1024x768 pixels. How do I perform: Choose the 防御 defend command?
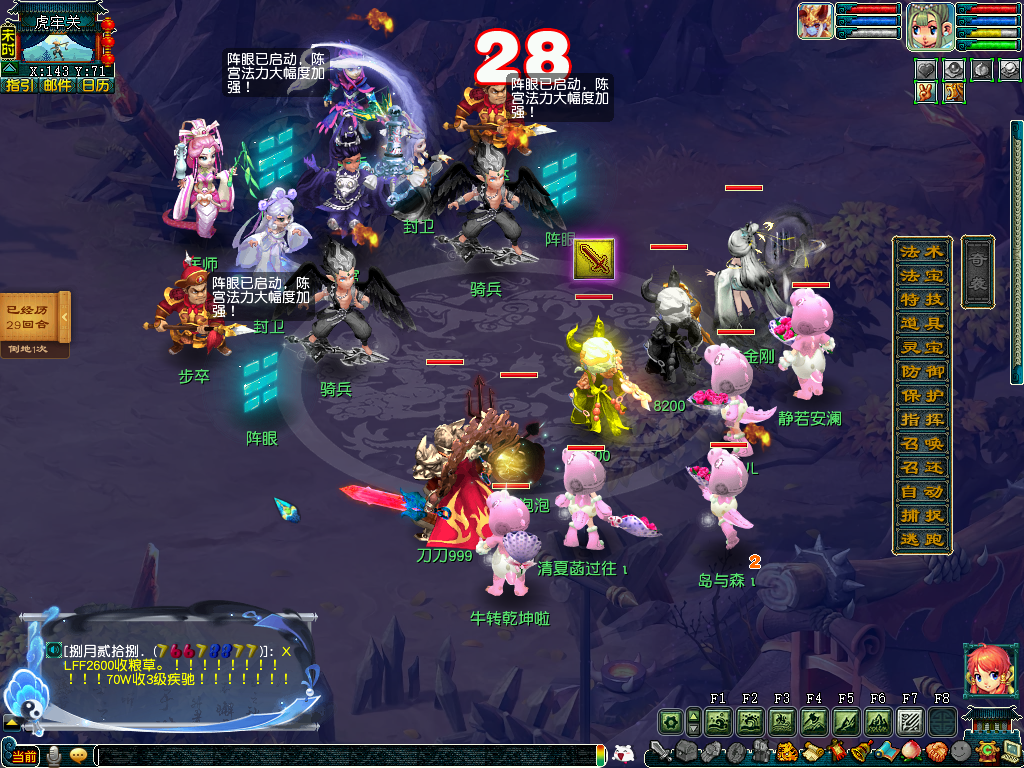pyautogui.click(x=920, y=371)
